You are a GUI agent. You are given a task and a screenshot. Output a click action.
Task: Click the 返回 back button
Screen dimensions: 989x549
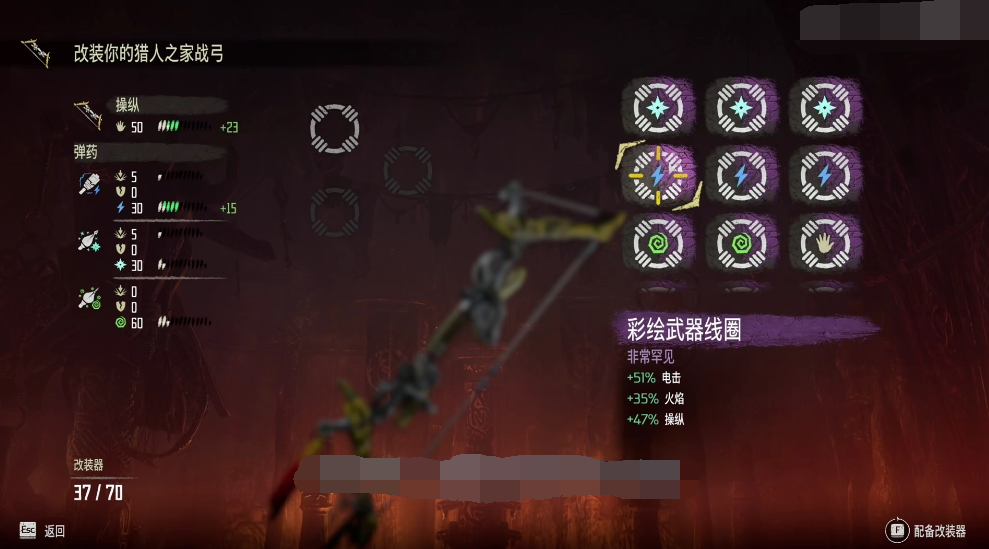tap(42, 531)
